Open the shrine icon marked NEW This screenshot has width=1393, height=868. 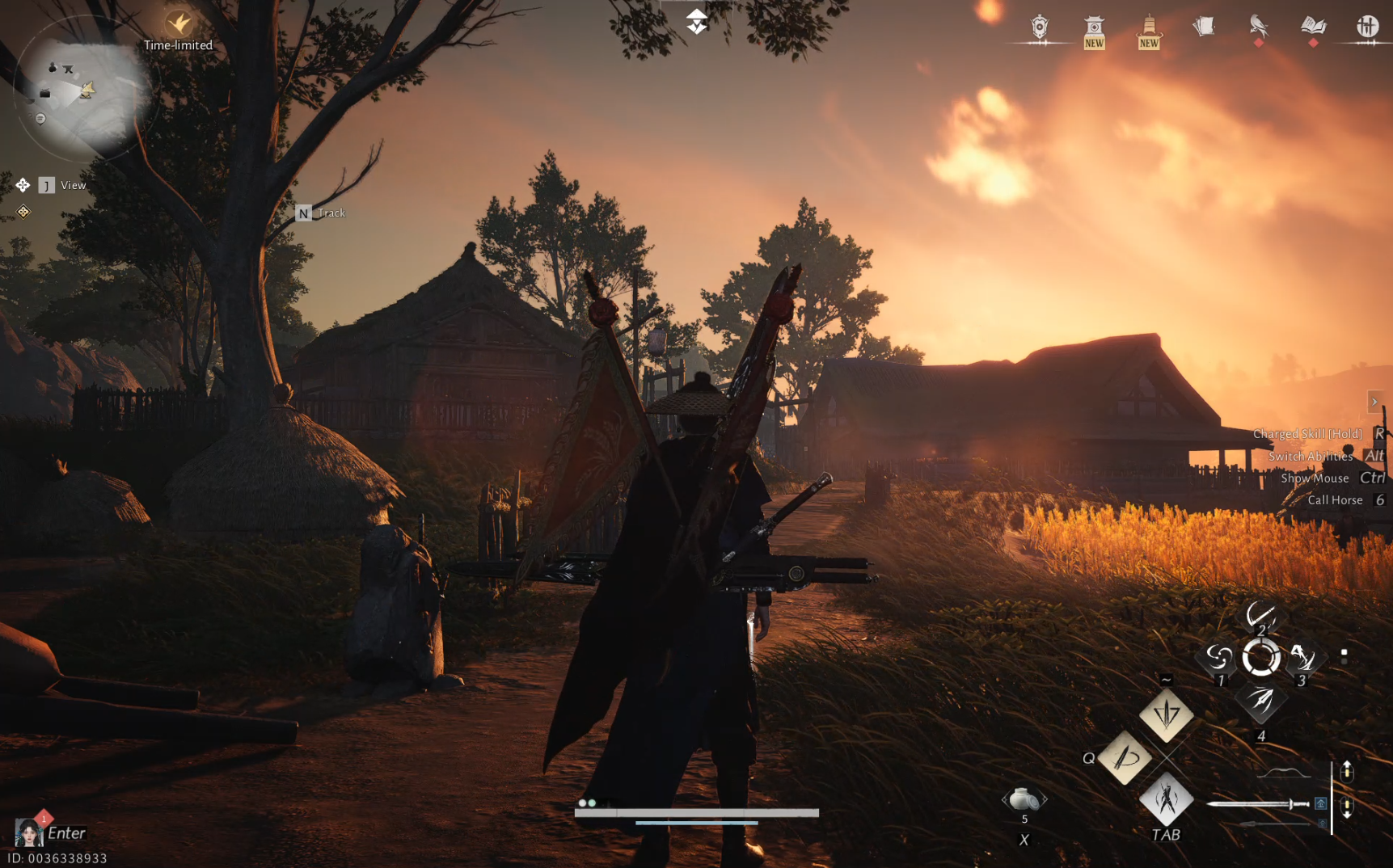tap(1095, 24)
